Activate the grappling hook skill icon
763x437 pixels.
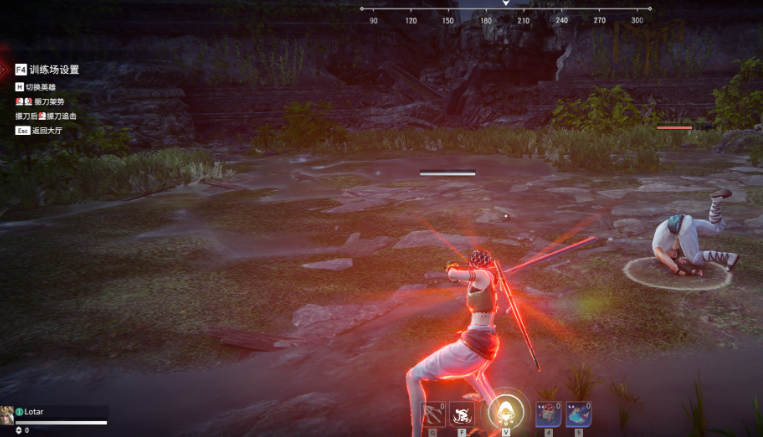coord(434,414)
